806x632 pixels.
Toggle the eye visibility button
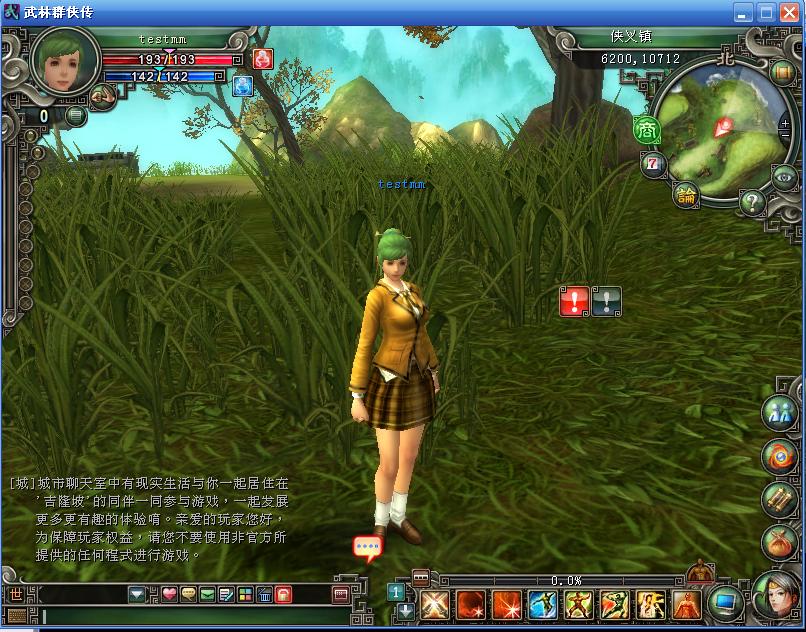(x=785, y=177)
